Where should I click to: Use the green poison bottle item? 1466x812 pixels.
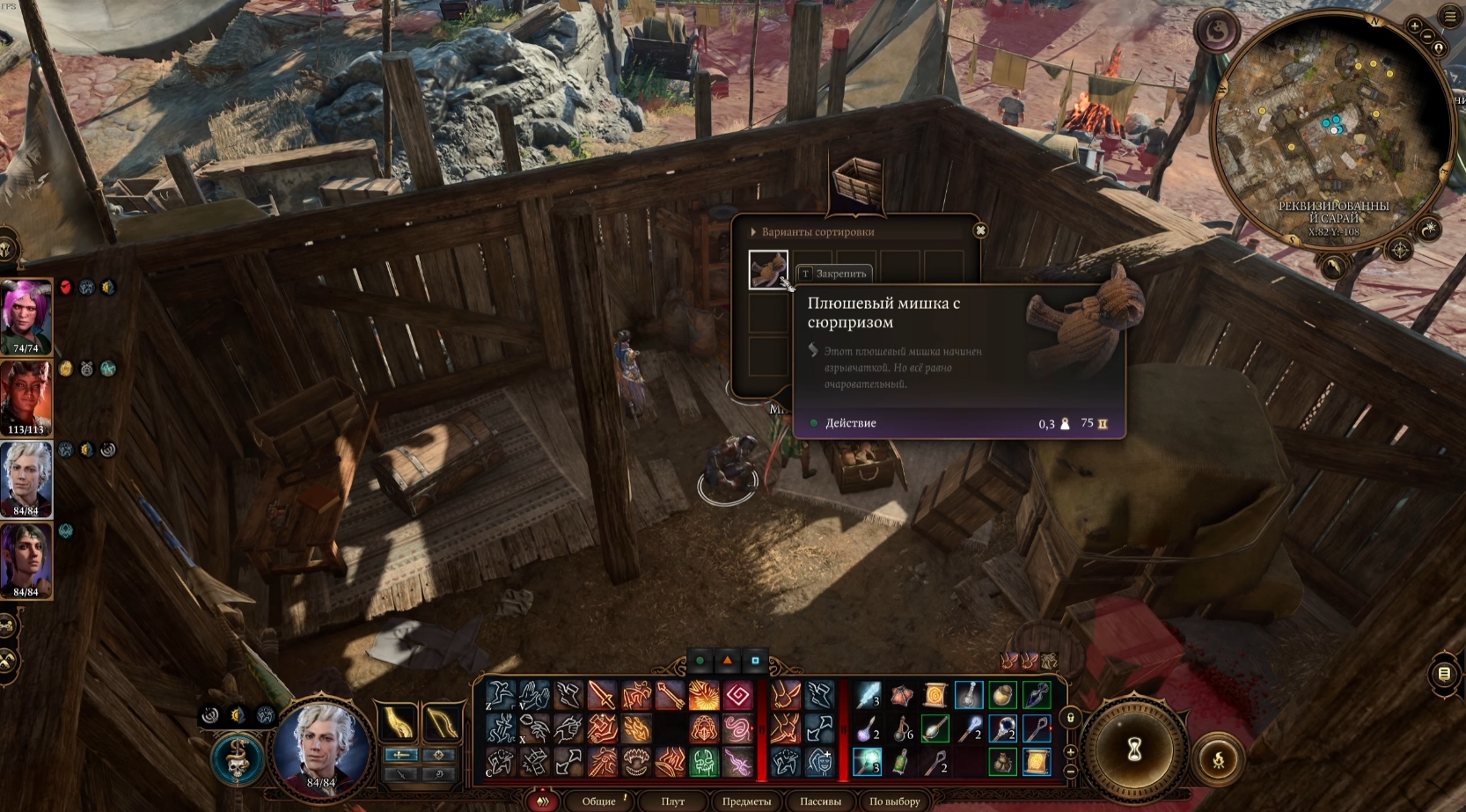(x=900, y=762)
